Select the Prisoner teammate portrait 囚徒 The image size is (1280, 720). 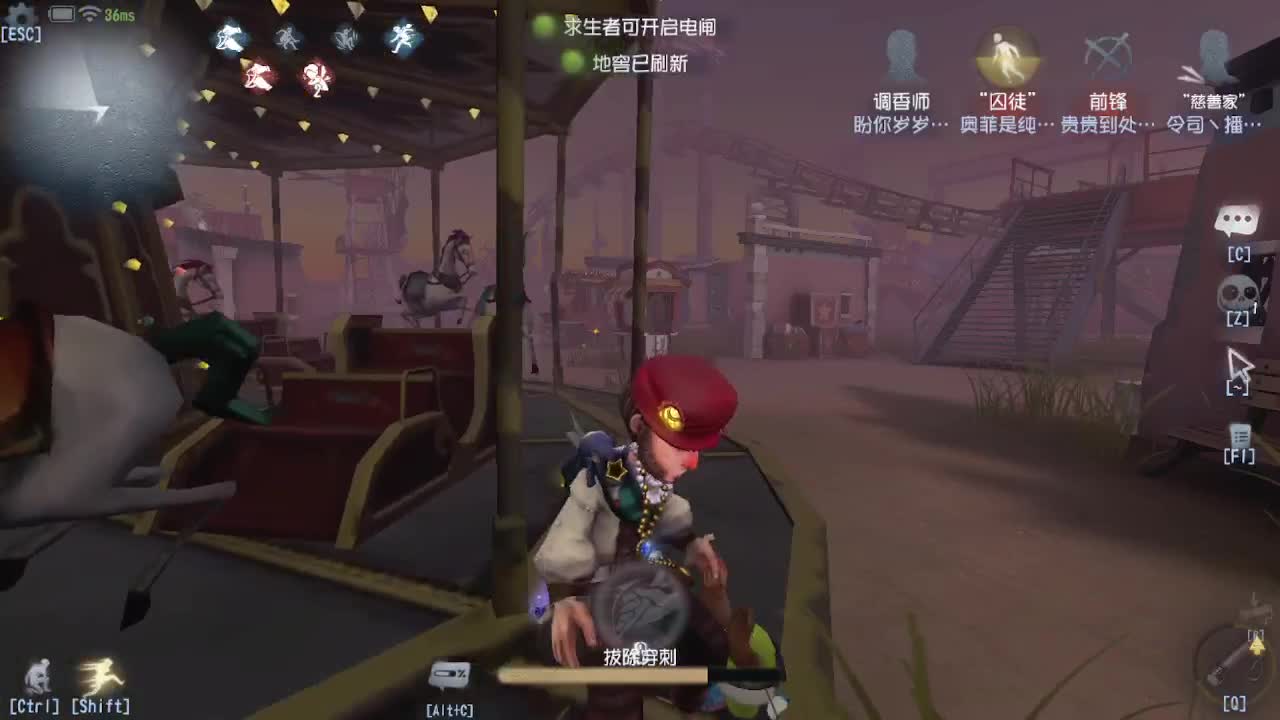(x=1006, y=55)
